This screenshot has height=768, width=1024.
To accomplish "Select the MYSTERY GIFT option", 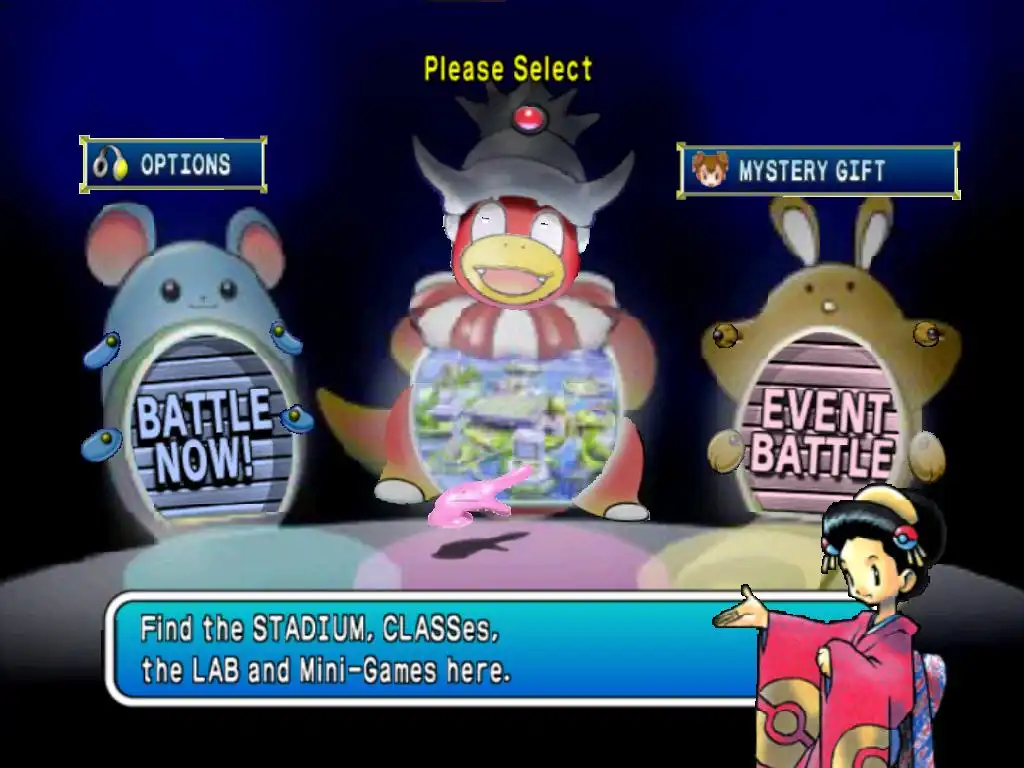I will pyautogui.click(x=817, y=171).
